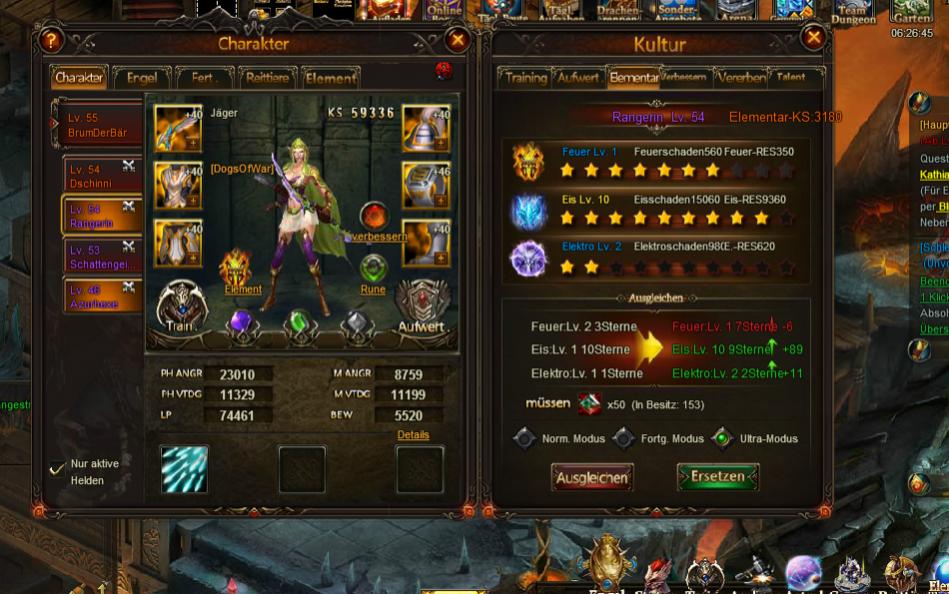Choose hero Dschinni from the list
The width and height of the screenshot is (949, 594).
pos(98,177)
